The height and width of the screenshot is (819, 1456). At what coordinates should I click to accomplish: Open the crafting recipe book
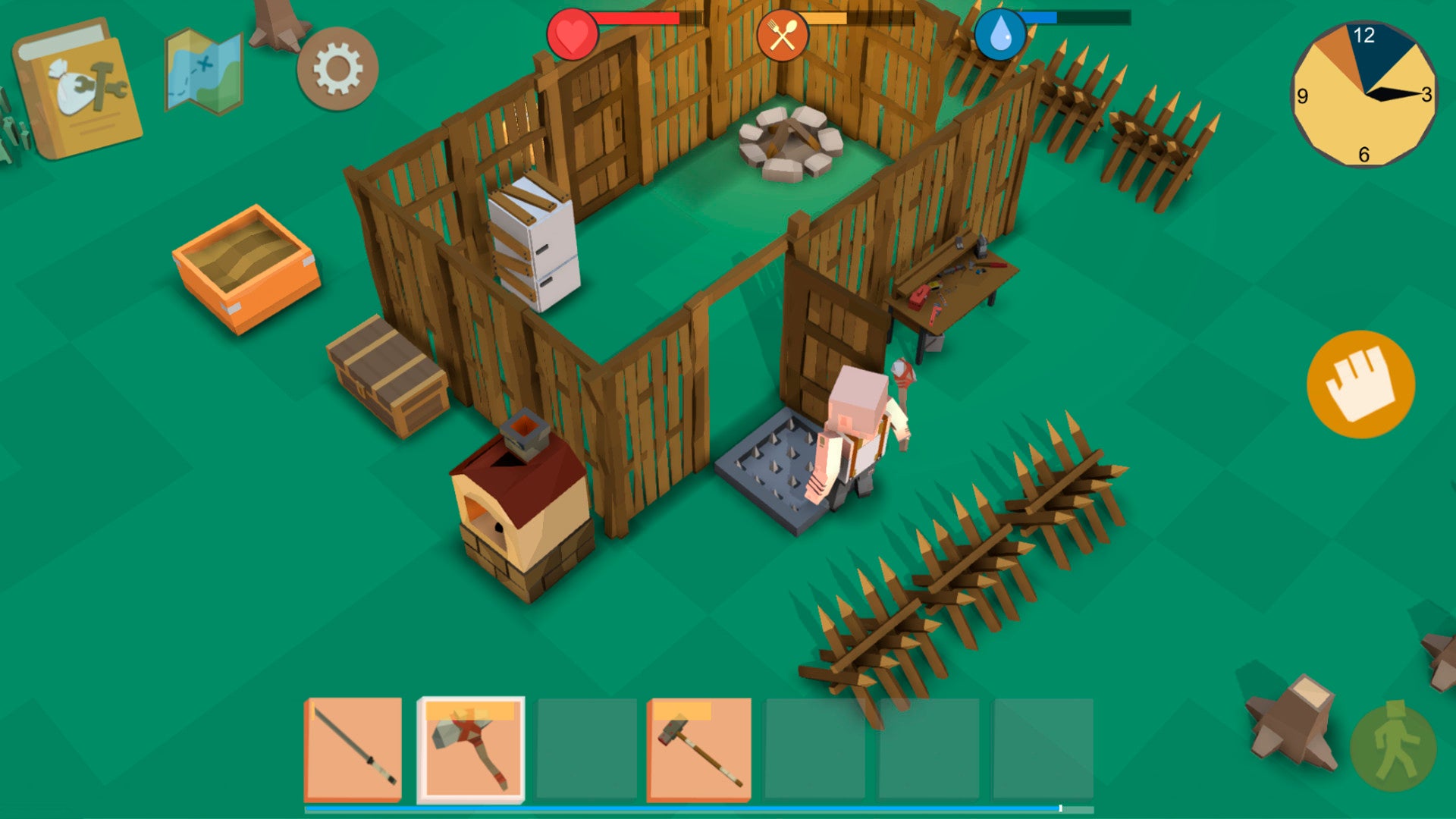click(80, 89)
